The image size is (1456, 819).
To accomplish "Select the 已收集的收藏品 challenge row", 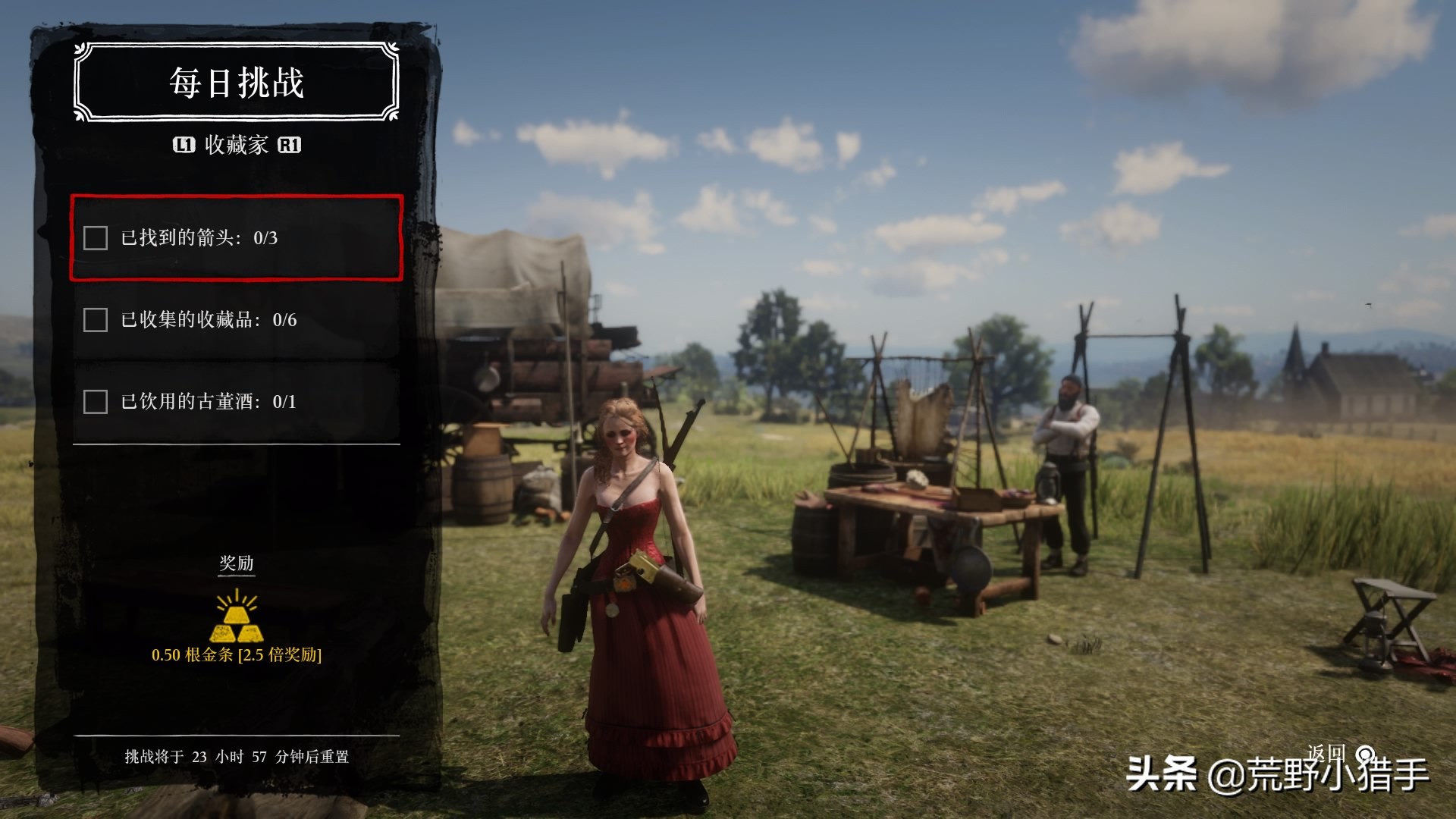I will 236,320.
